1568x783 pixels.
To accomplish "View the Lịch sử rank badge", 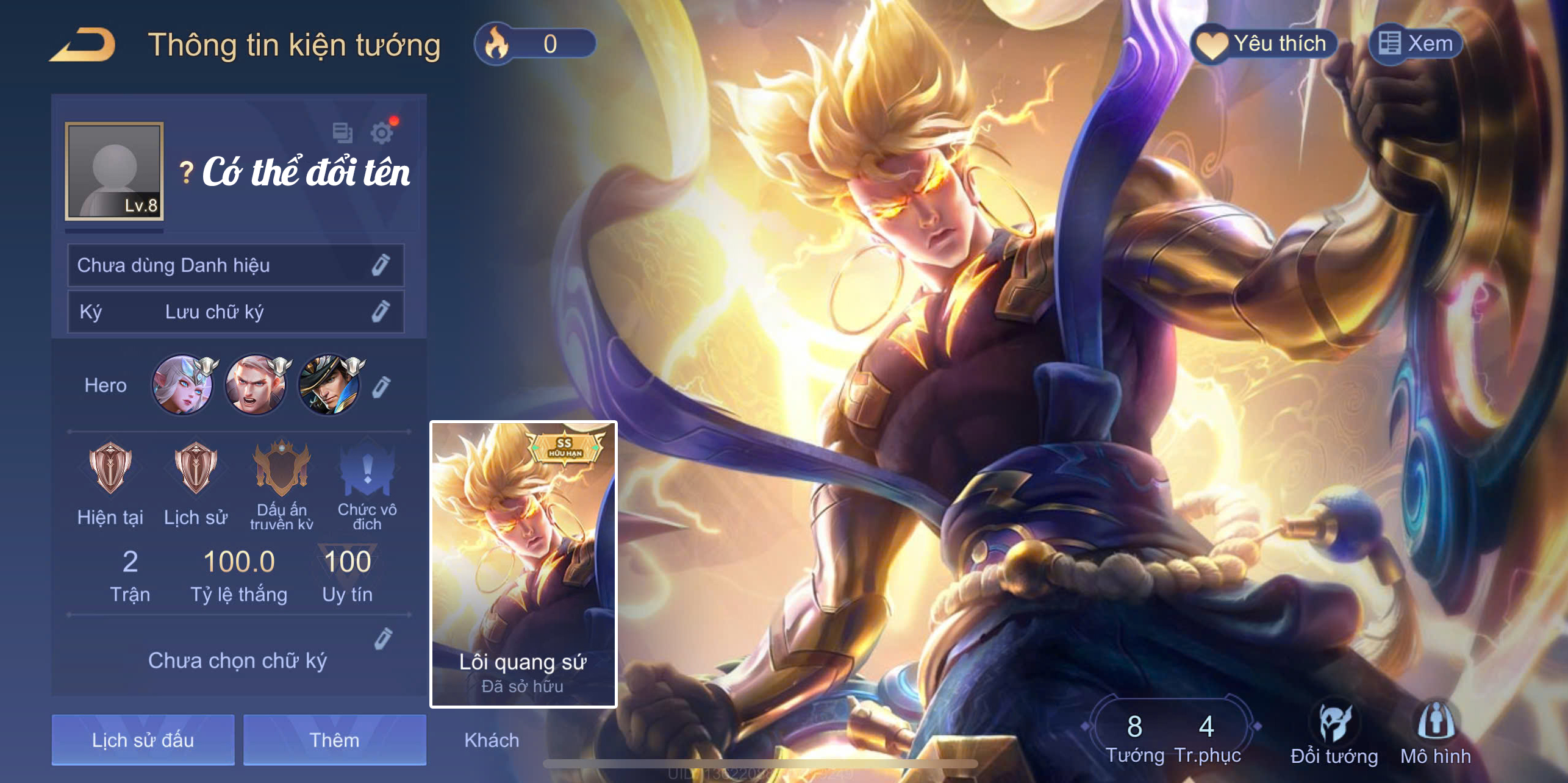I will 195,468.
